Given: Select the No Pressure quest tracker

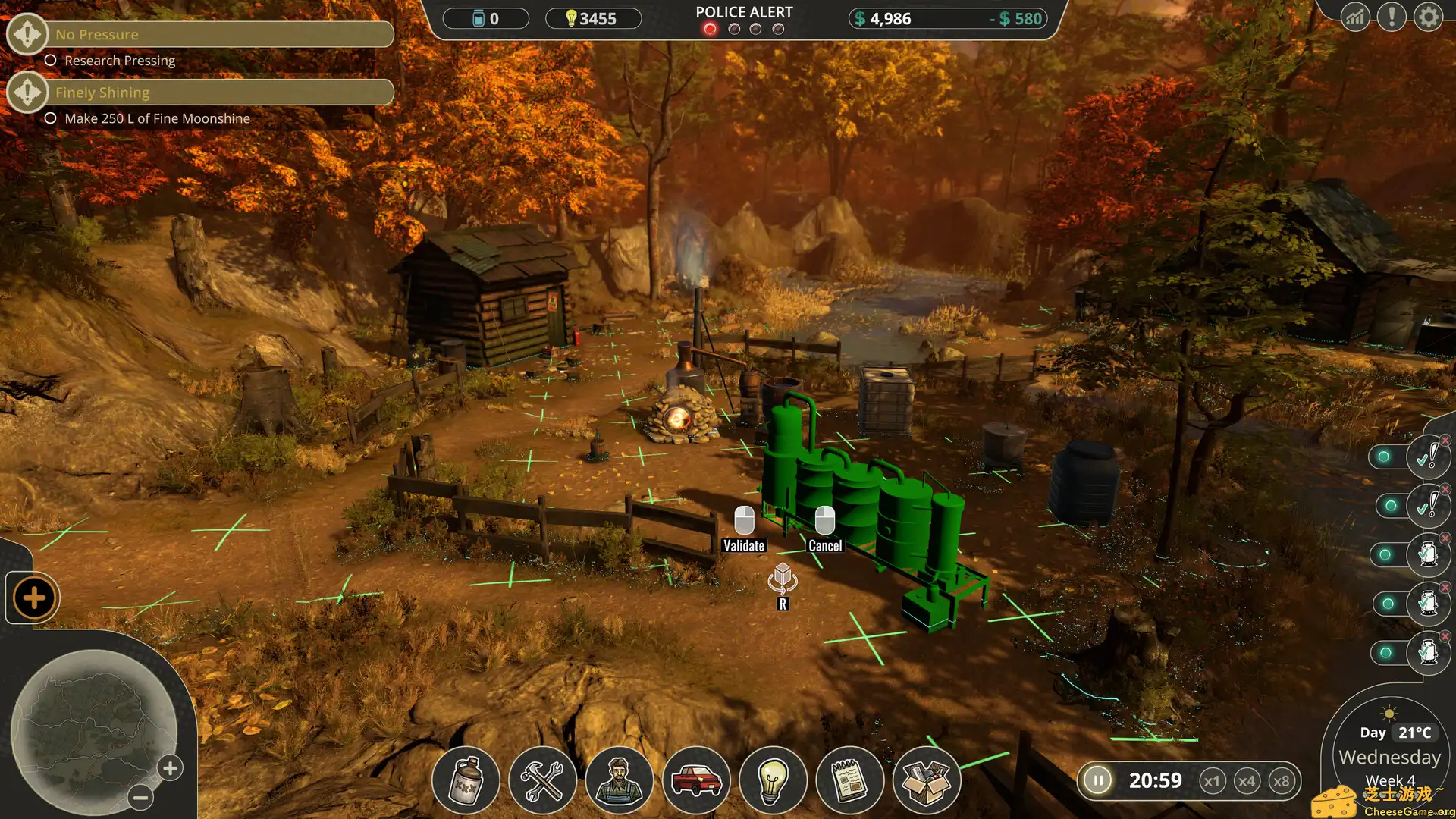Looking at the screenshot, I should pyautogui.click(x=220, y=34).
